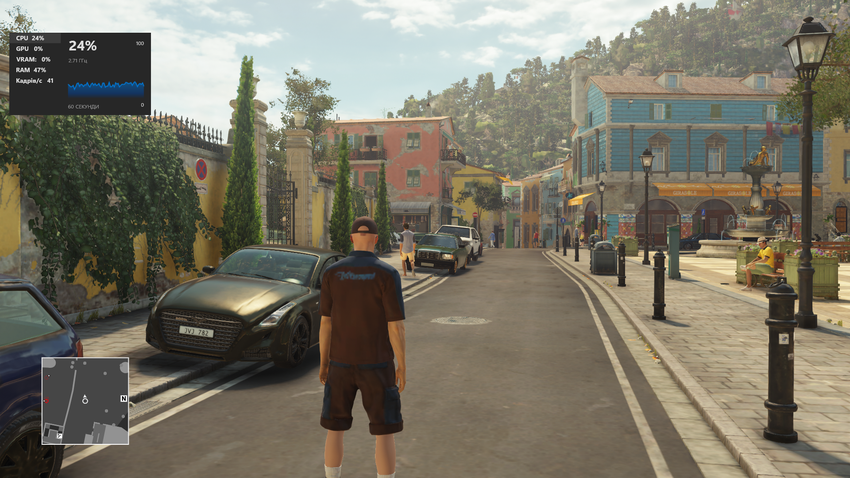Choose the RAM row in the performance overlay

tap(31, 70)
